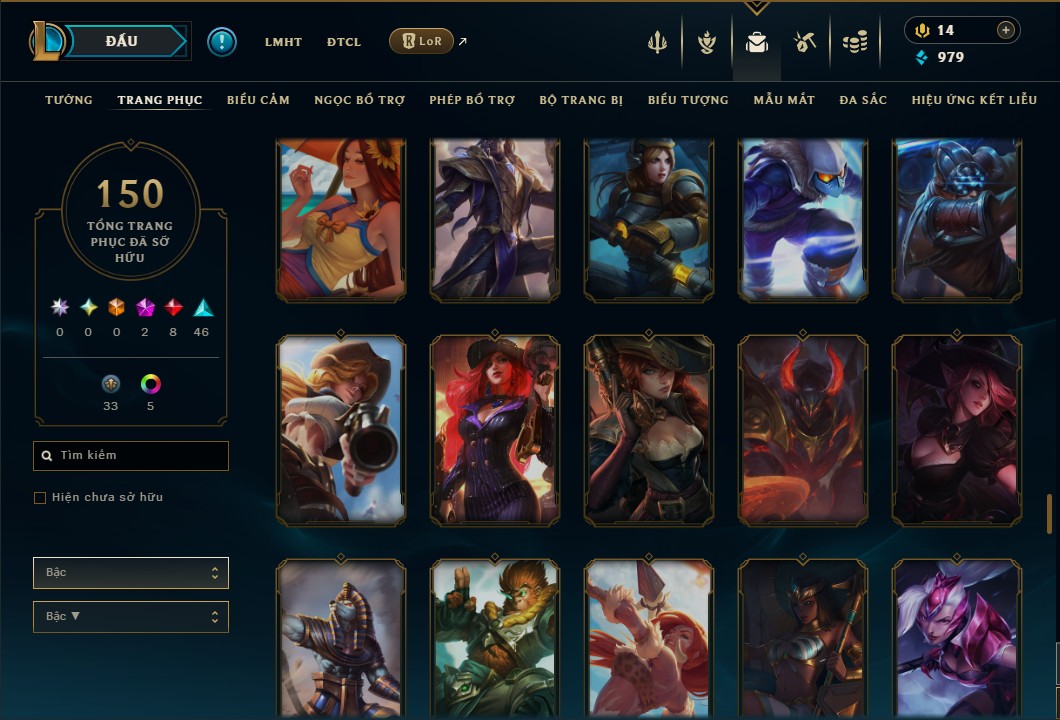Viewport: 1060px width, 720px height.
Task: Open the LMHT game tab
Action: 283,42
